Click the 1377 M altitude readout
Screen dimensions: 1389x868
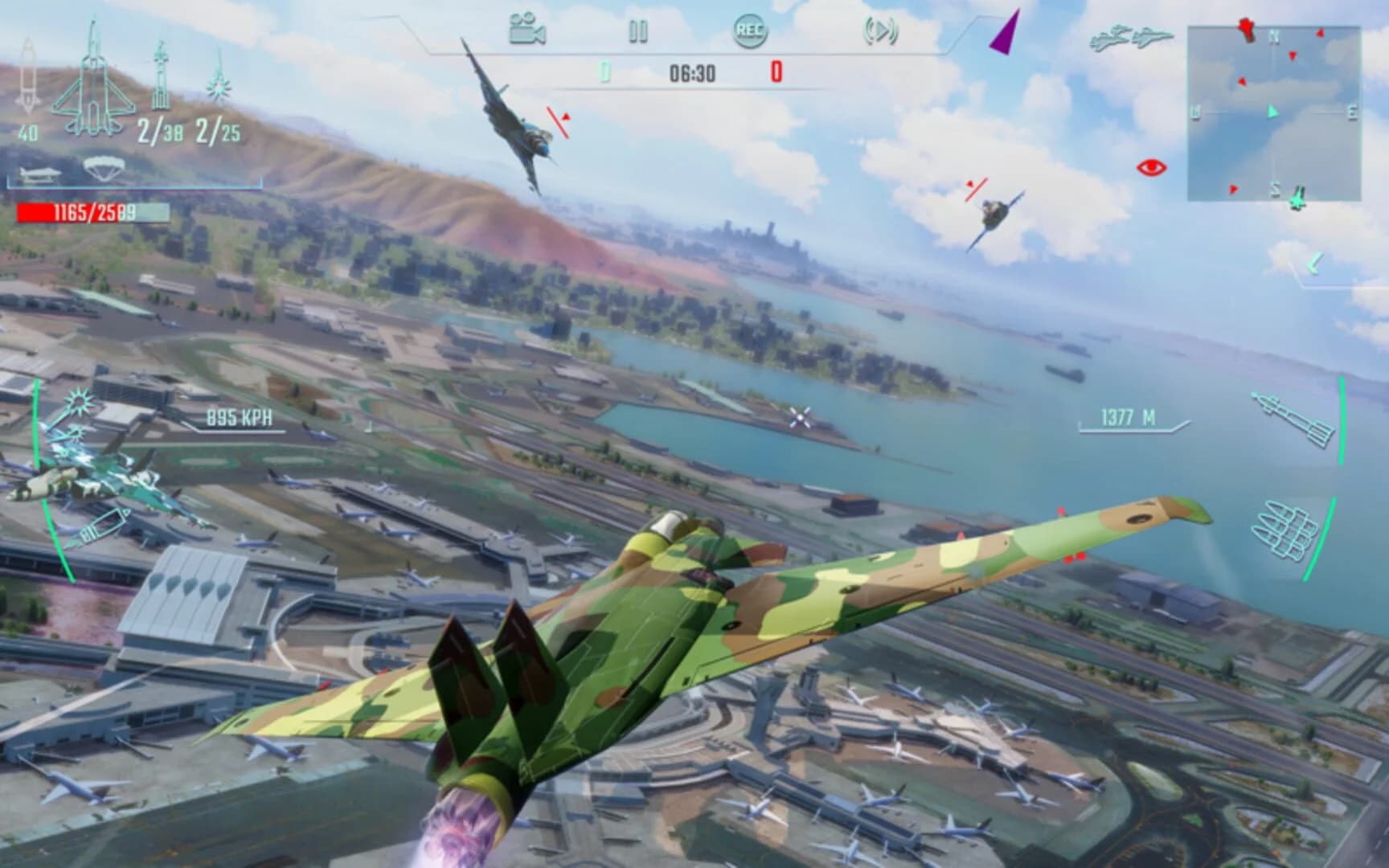[x=1129, y=416]
